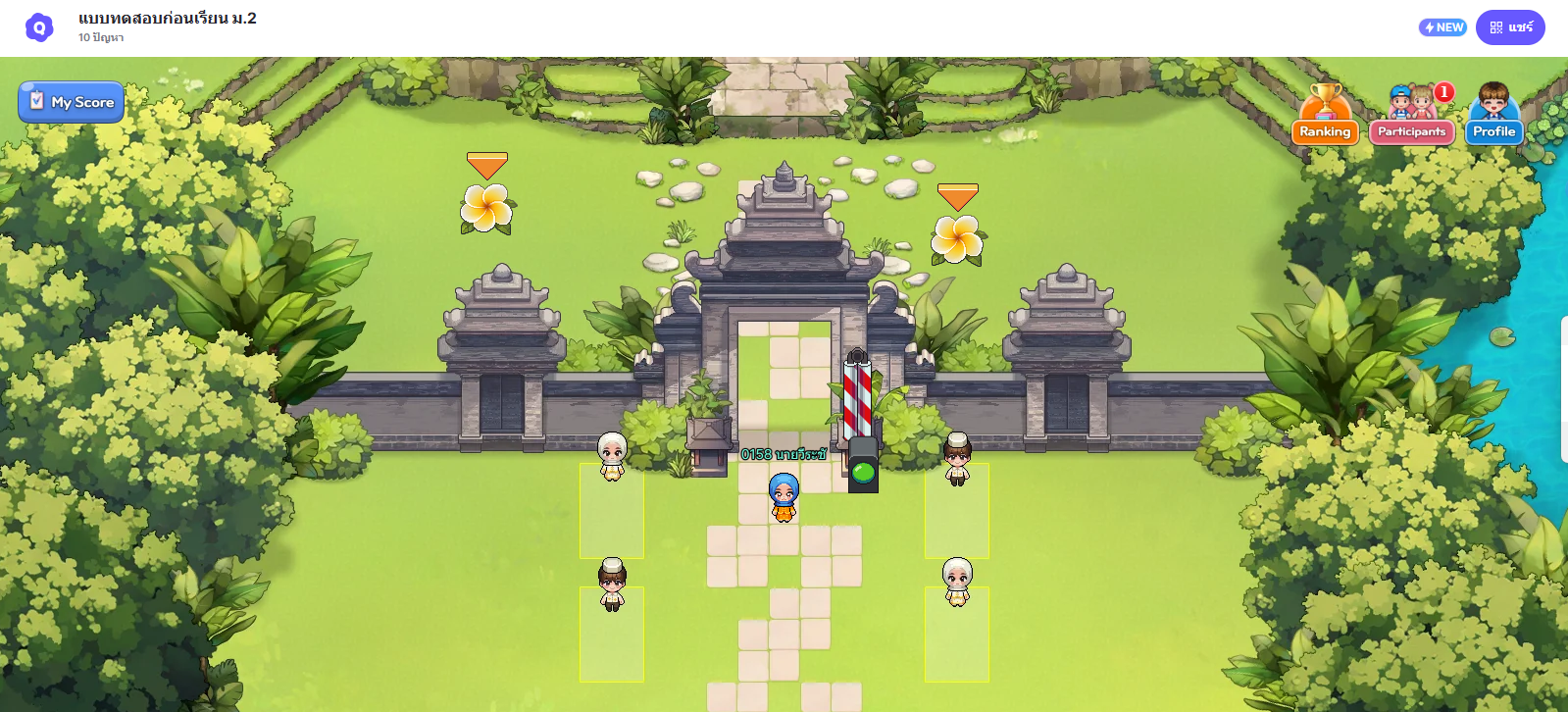Click the purple Q logo in the header
The width and height of the screenshot is (1568, 712).
click(x=39, y=26)
